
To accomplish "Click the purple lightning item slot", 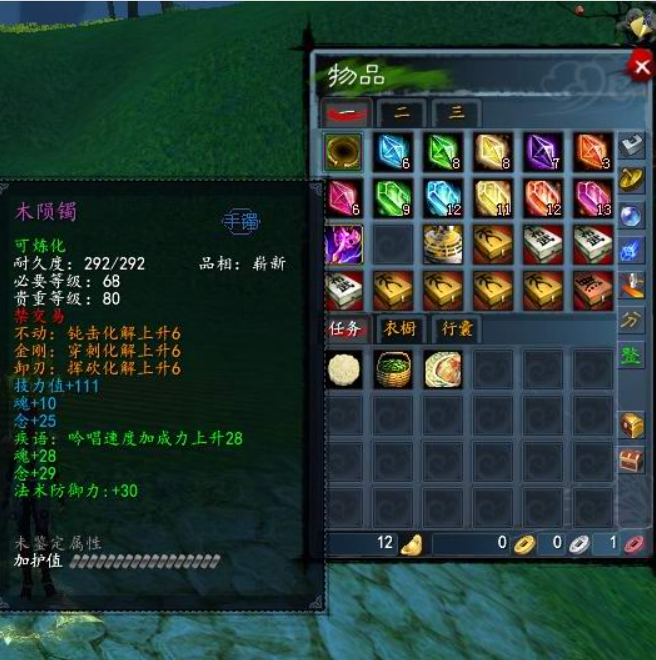I will (x=344, y=243).
